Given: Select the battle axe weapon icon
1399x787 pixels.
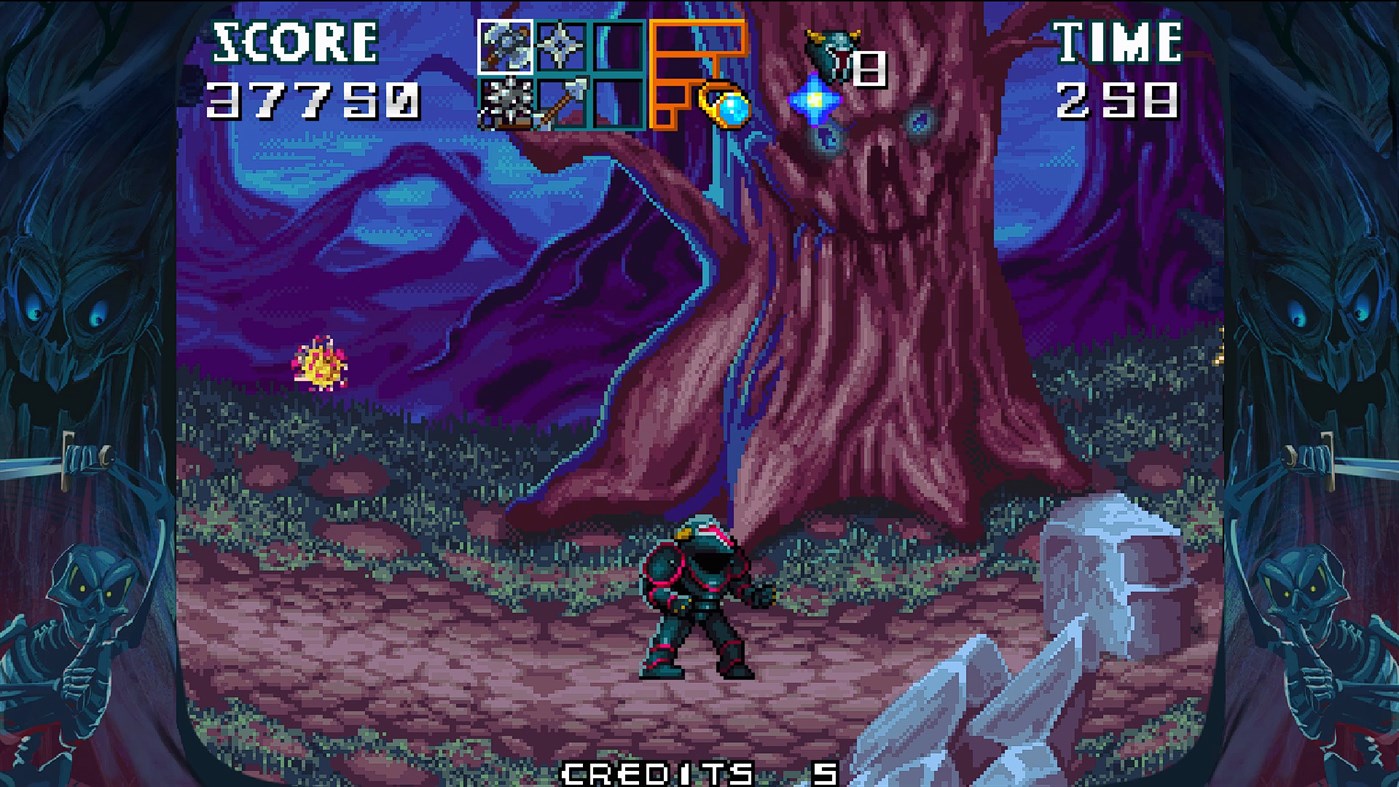Looking at the screenshot, I should coord(503,45).
